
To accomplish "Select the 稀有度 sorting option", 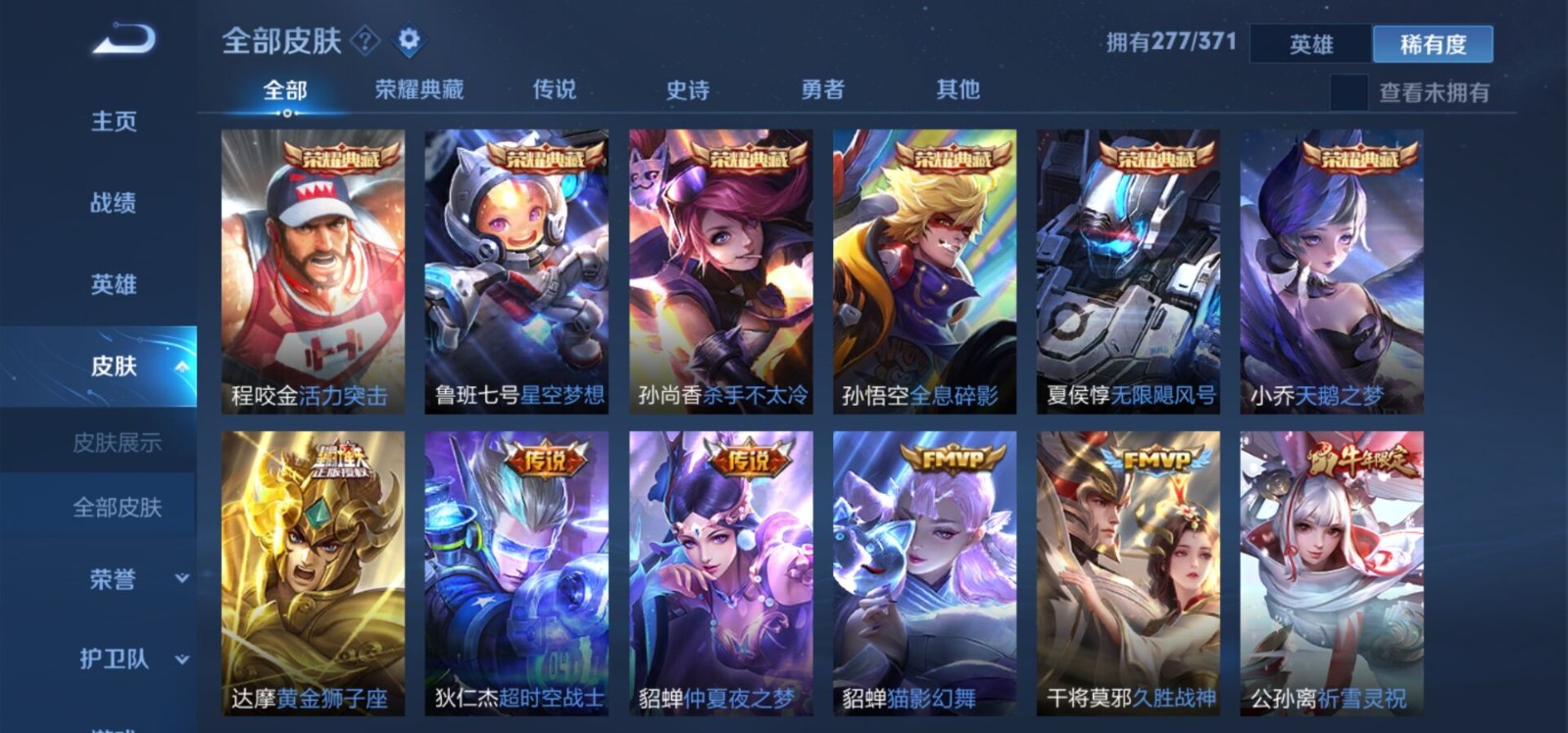I will [1435, 45].
